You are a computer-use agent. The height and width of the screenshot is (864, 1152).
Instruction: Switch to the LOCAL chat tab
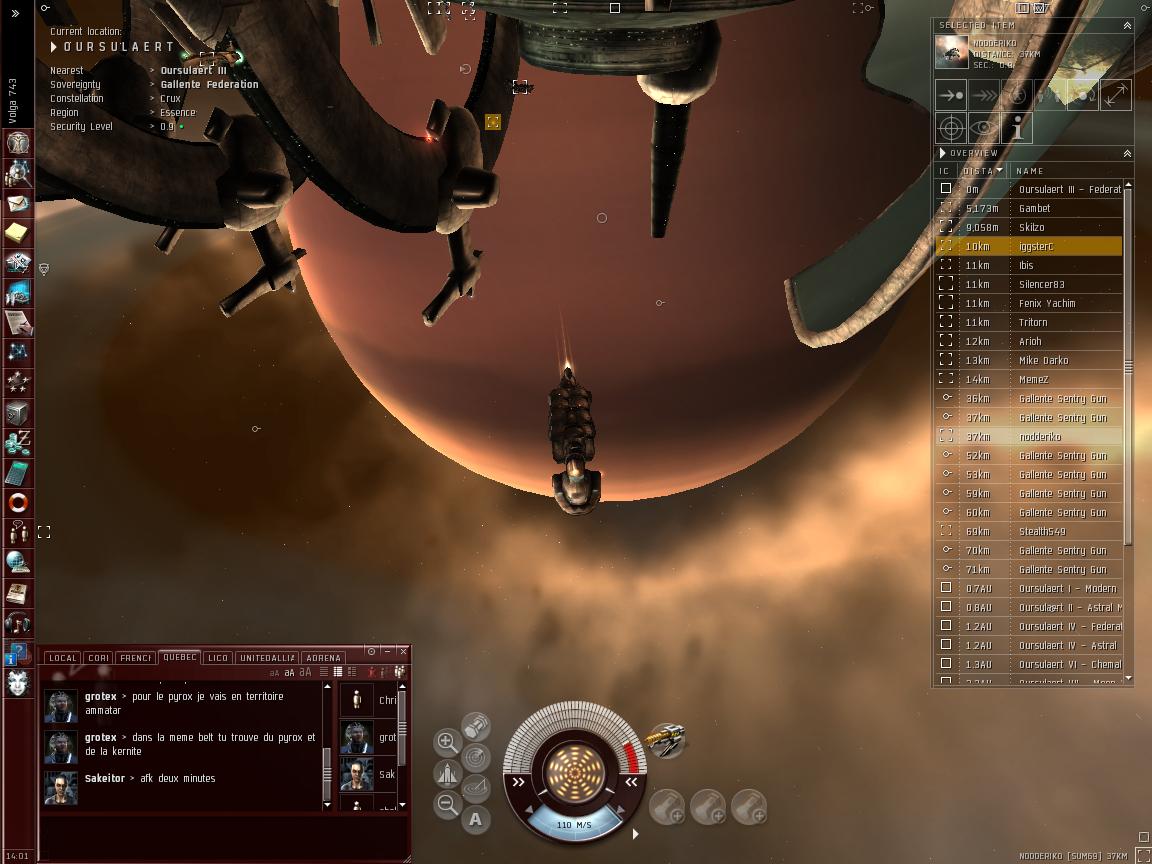pos(62,658)
